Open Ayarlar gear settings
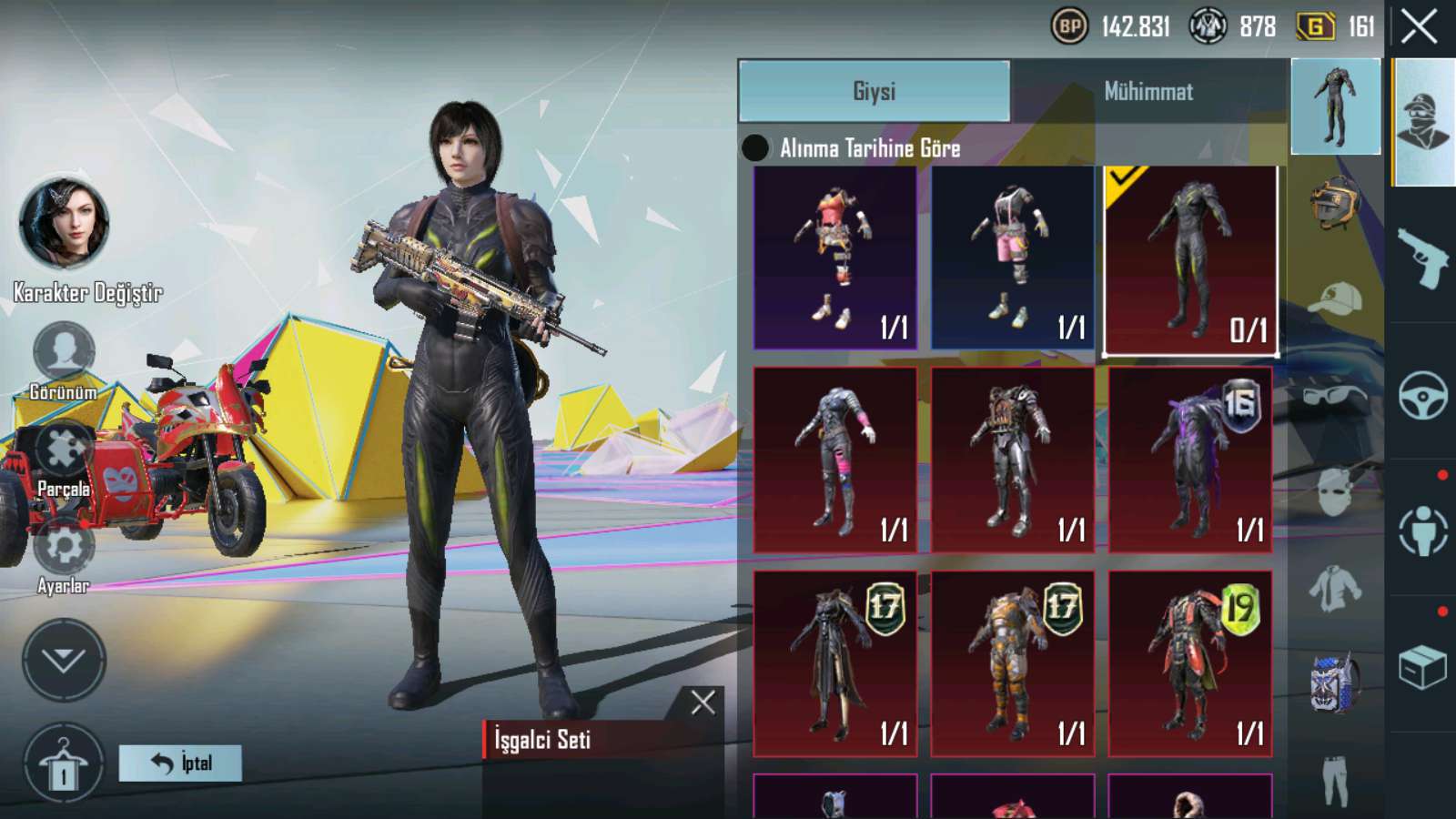Image resolution: width=1456 pixels, height=819 pixels. click(x=64, y=548)
